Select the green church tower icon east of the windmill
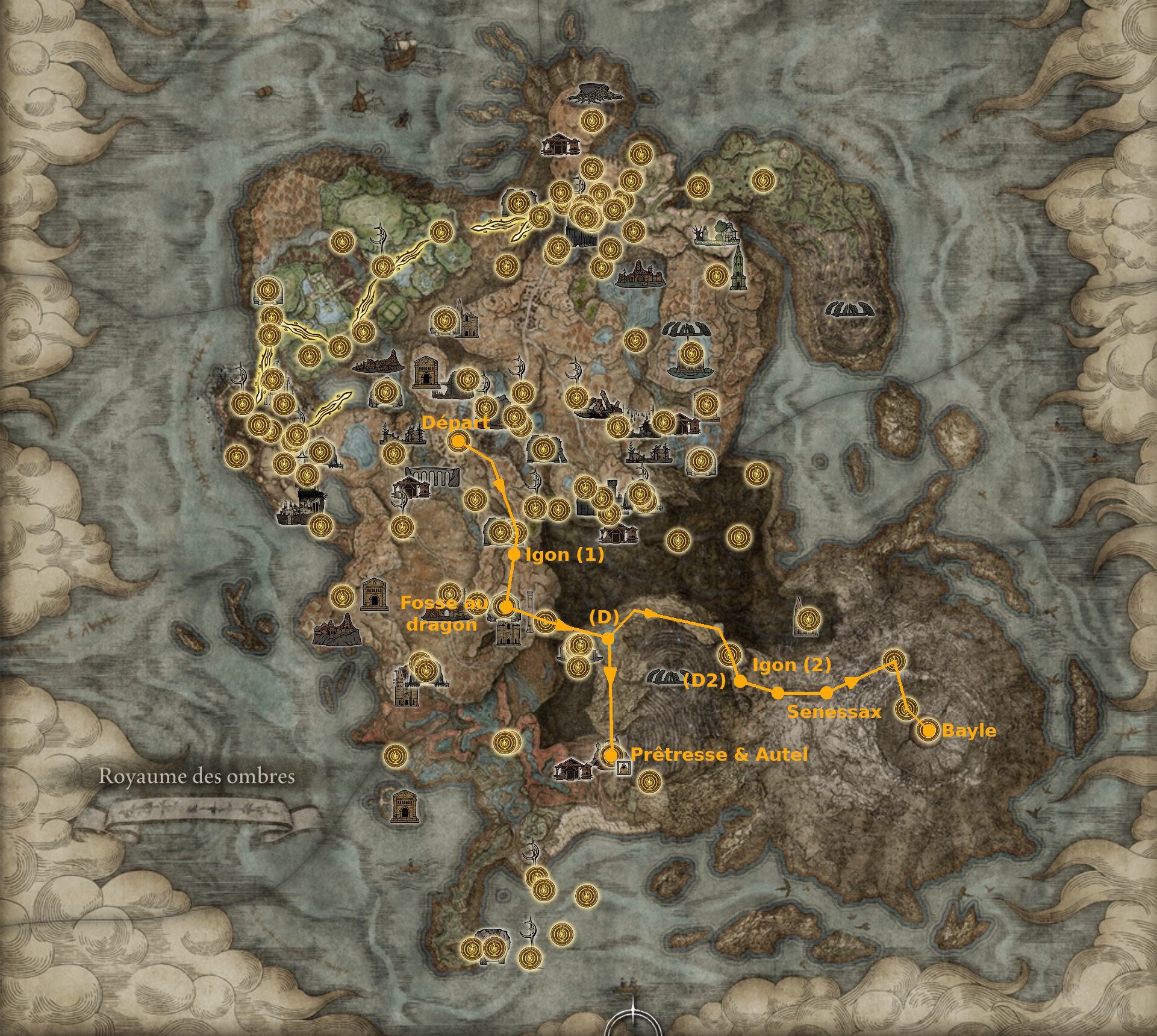Image resolution: width=1157 pixels, height=1036 pixels. coord(738,268)
